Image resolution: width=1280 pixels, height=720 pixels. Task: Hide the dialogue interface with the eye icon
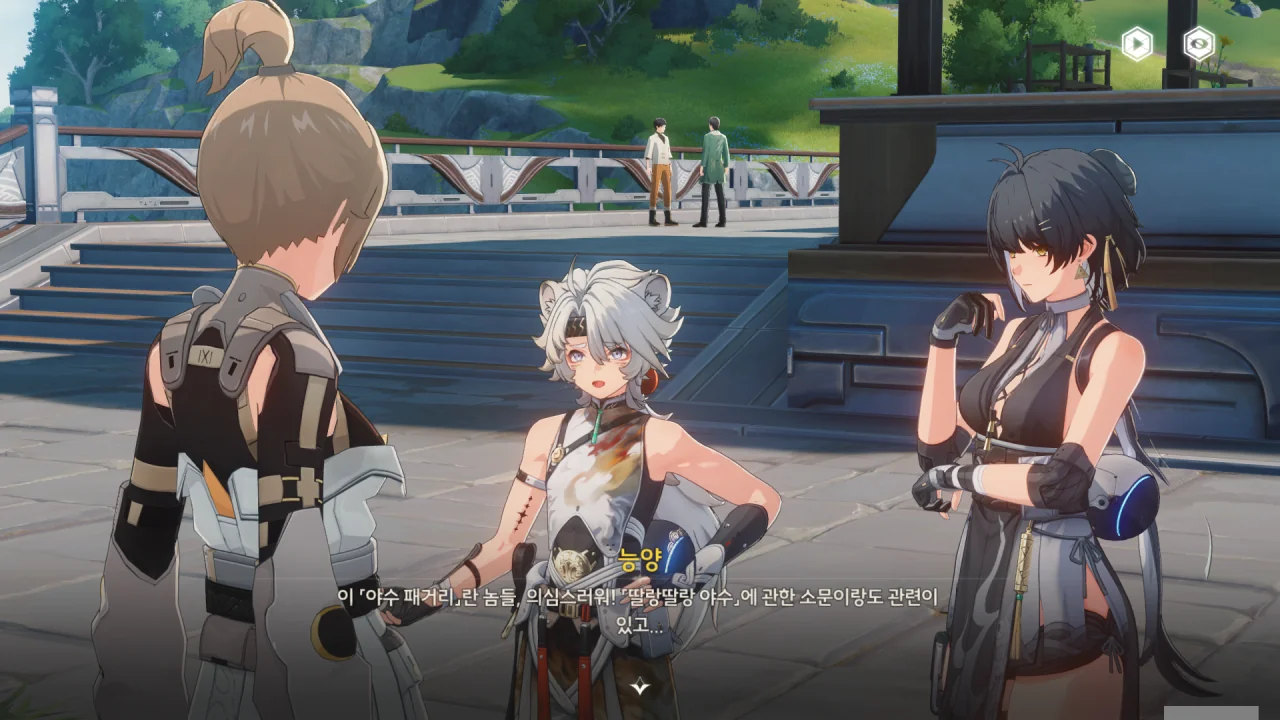coord(1198,43)
